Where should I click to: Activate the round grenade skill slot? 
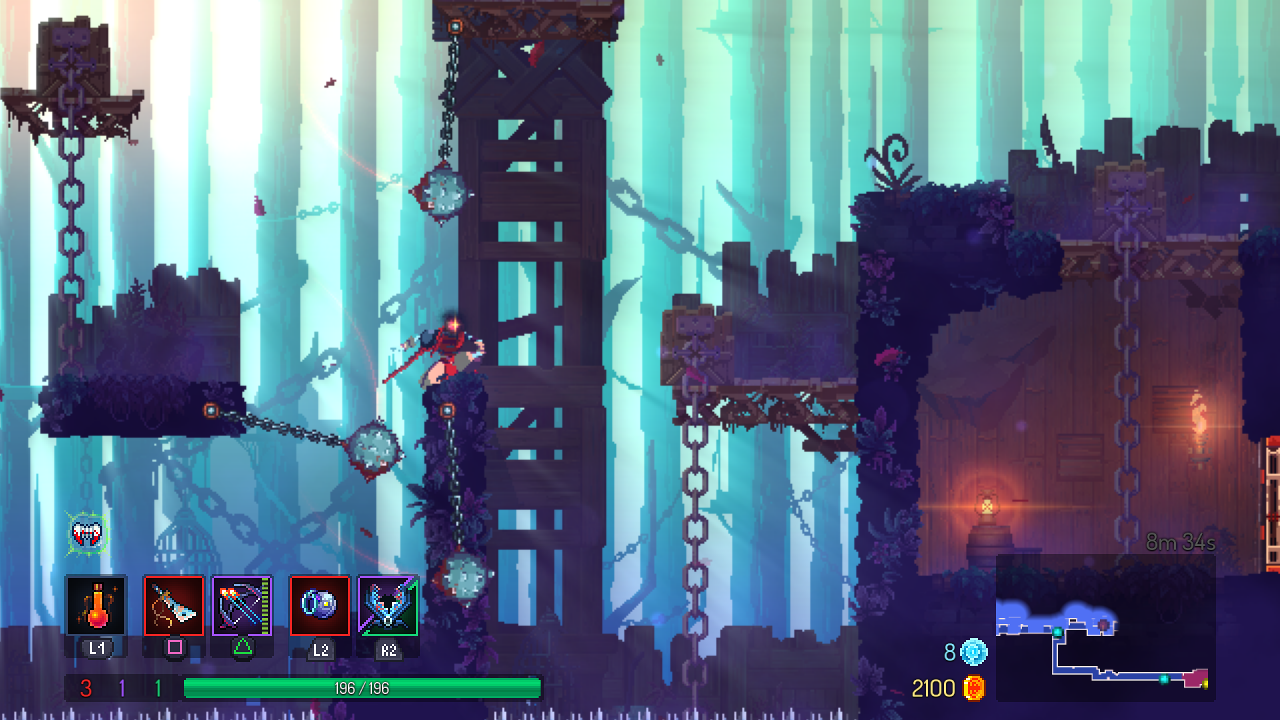click(x=320, y=605)
